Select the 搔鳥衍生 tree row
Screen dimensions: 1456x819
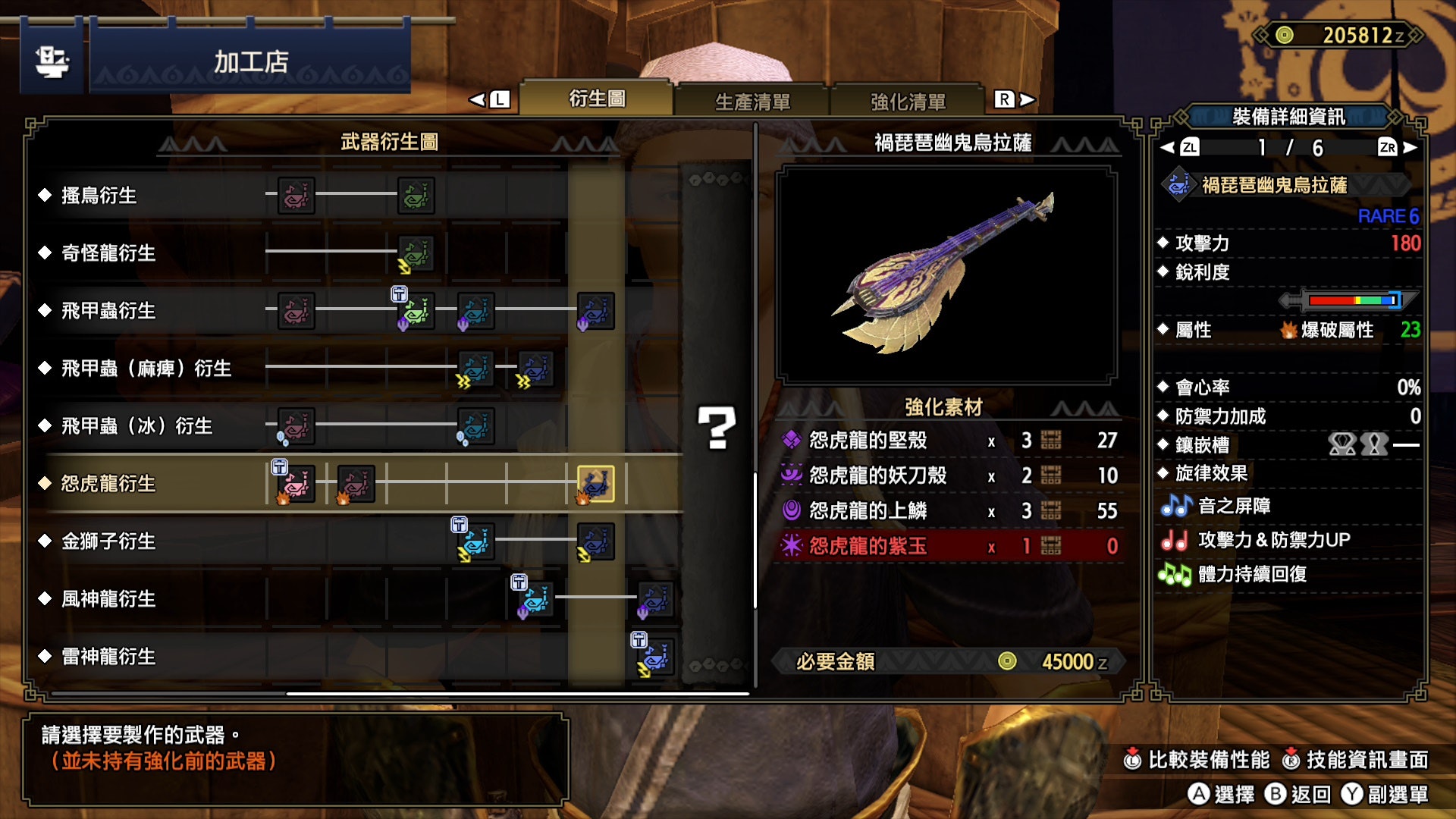99,196
